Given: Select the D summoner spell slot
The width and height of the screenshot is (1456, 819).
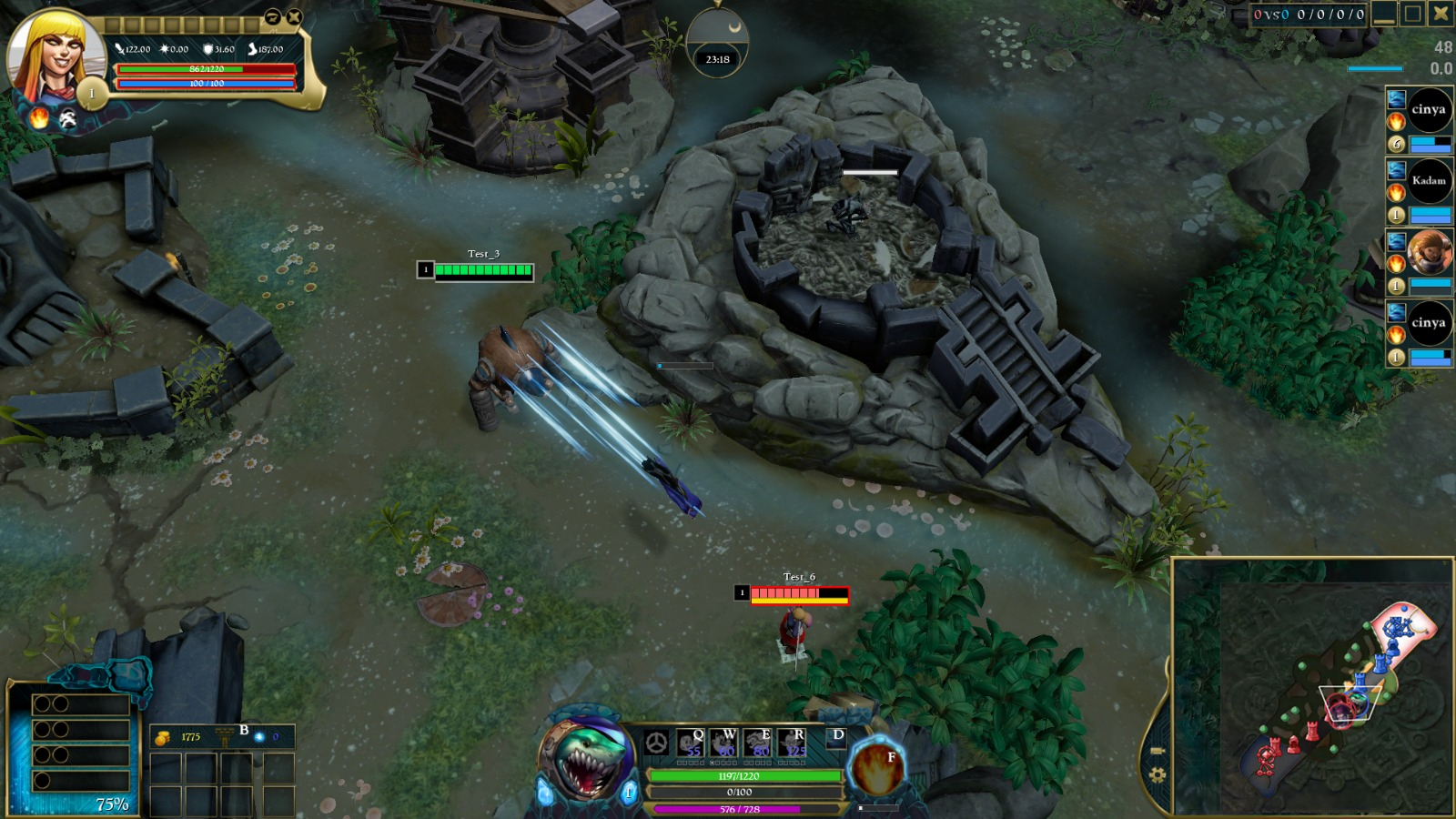Looking at the screenshot, I should point(836,736).
